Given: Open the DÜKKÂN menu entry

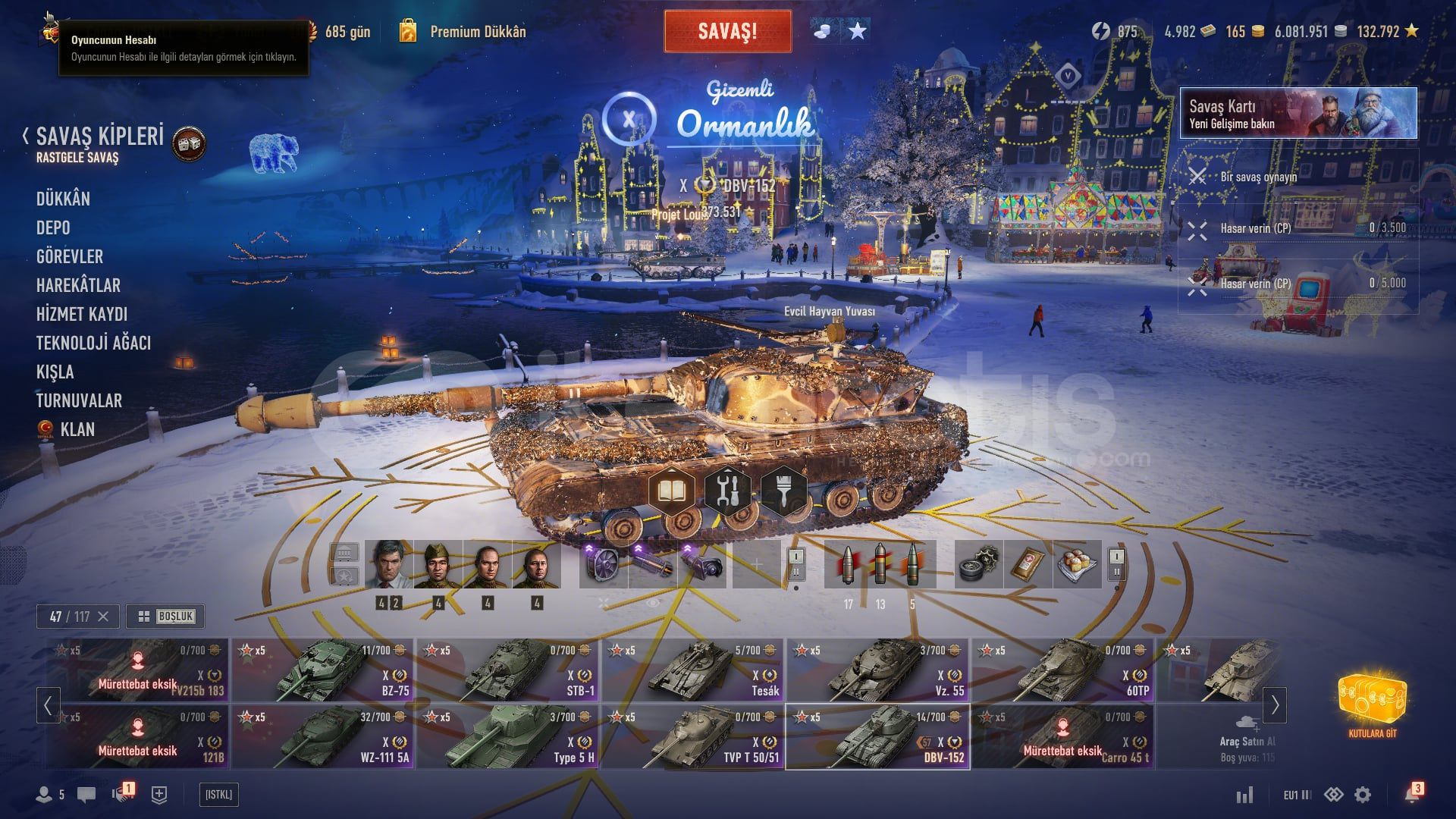Looking at the screenshot, I should coord(63,199).
